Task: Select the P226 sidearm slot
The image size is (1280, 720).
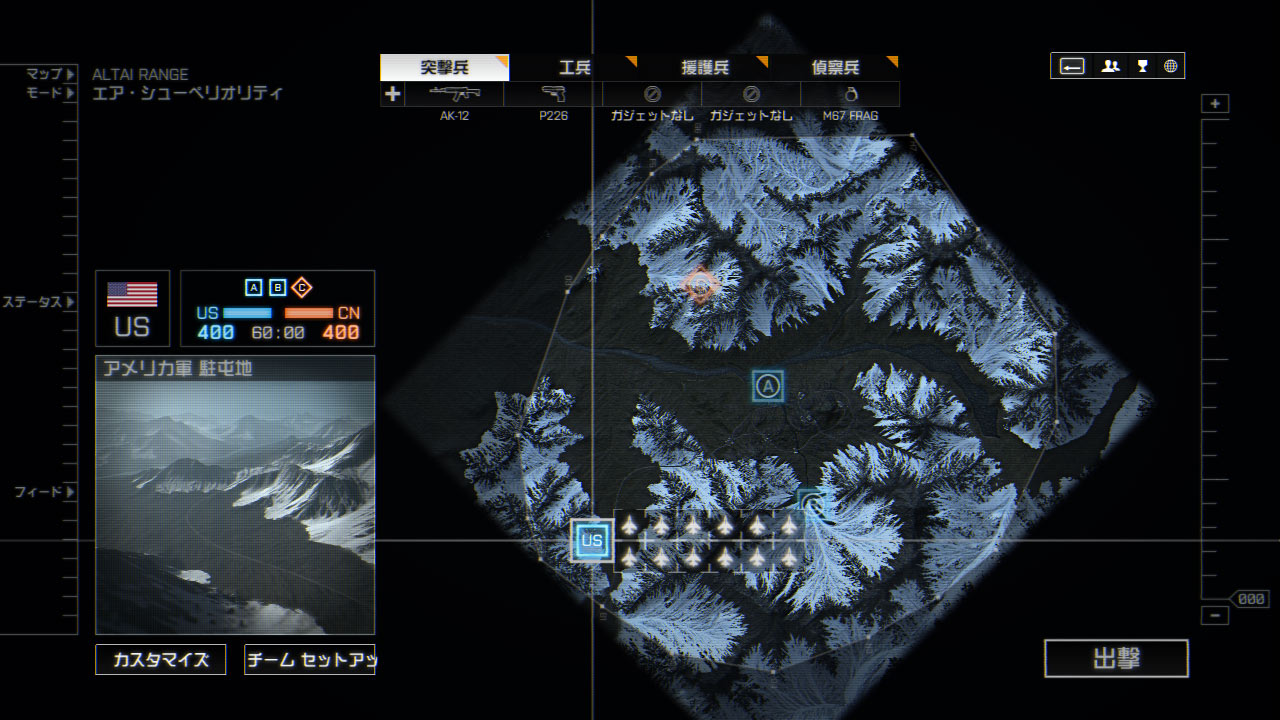Action: click(x=553, y=95)
